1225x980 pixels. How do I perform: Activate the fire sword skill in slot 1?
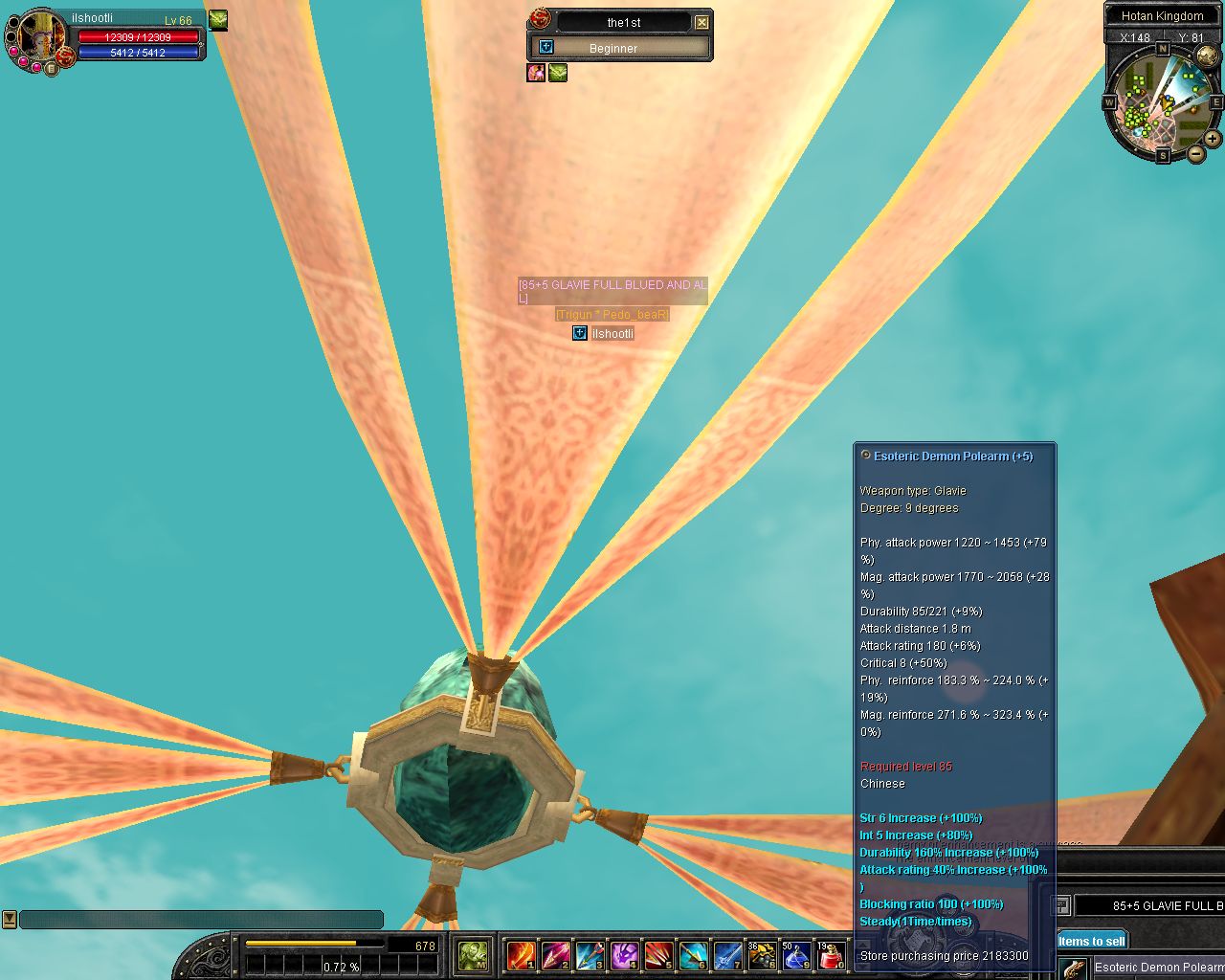(521, 955)
